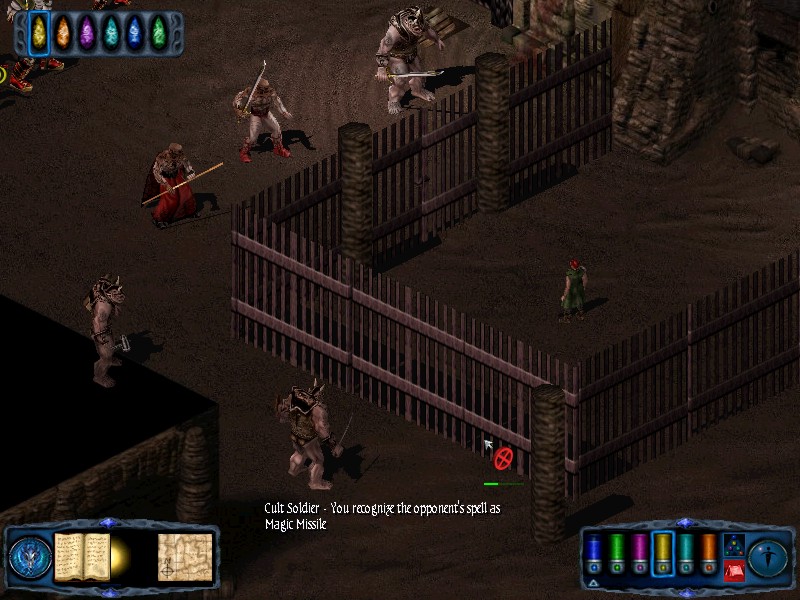The image size is (800, 600).
Task: Select the blue crystal party member
Action: tap(135, 33)
